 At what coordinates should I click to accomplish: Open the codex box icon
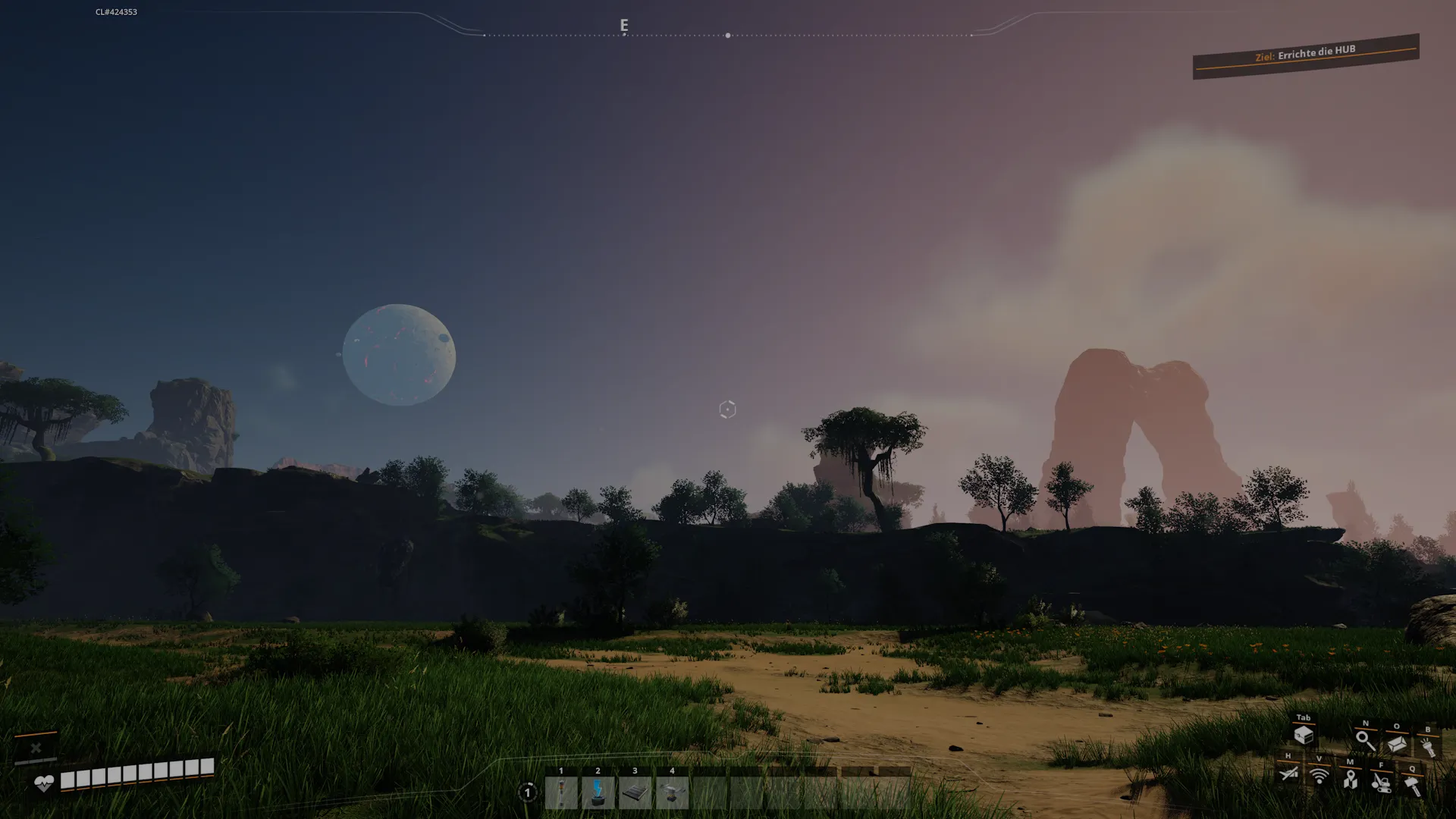click(x=1397, y=744)
